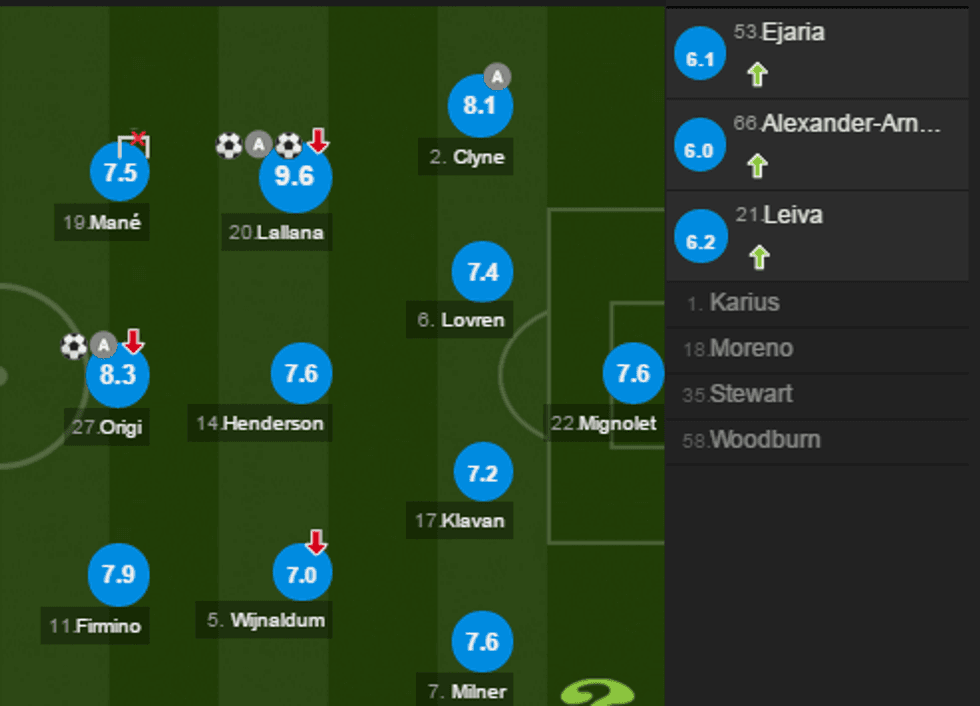Open Clyne's 8.1 player rating
The height and width of the screenshot is (706, 980).
[x=481, y=106]
